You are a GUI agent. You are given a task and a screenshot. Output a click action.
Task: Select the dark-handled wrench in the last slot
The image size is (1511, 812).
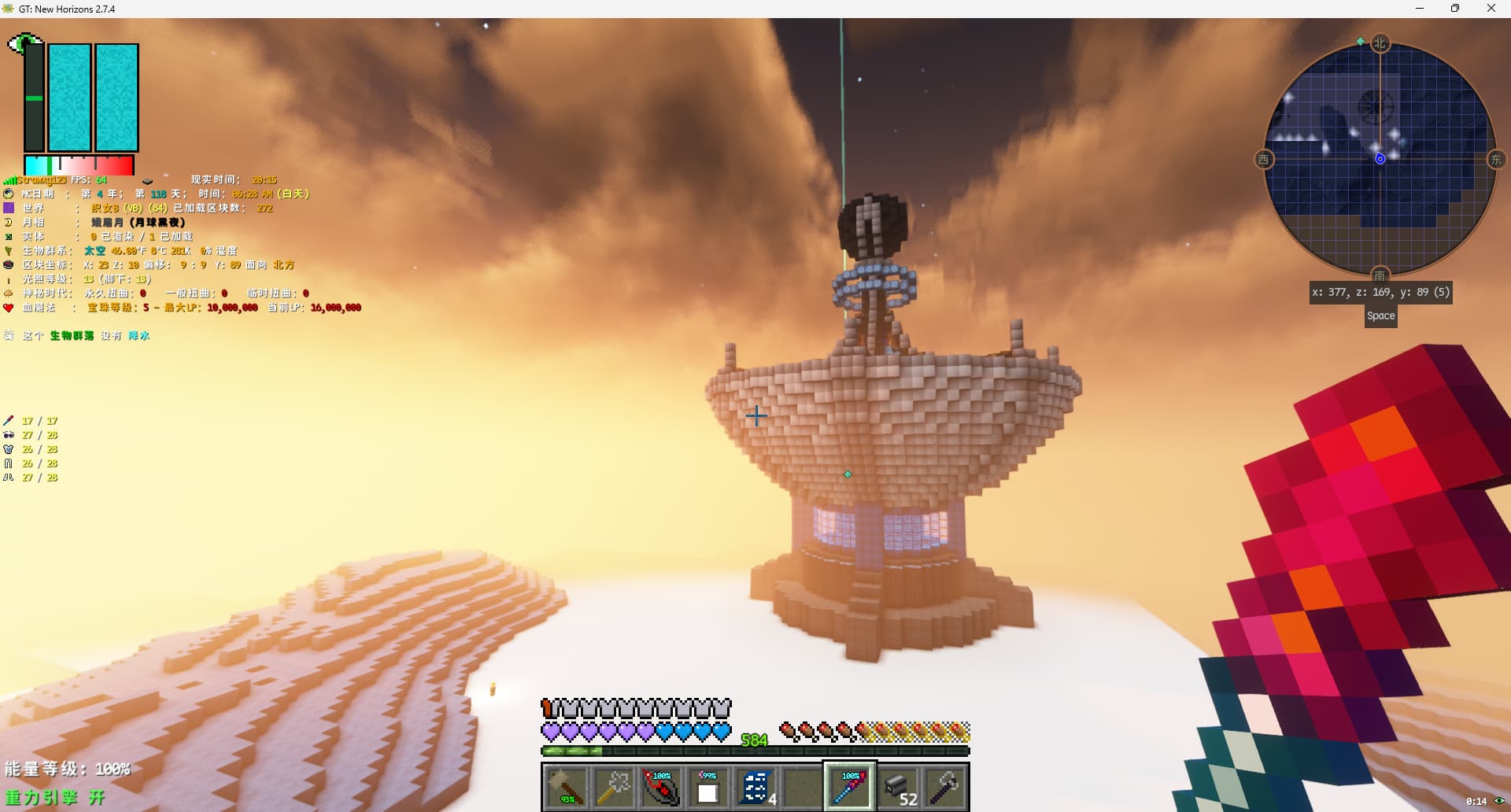pos(944,786)
